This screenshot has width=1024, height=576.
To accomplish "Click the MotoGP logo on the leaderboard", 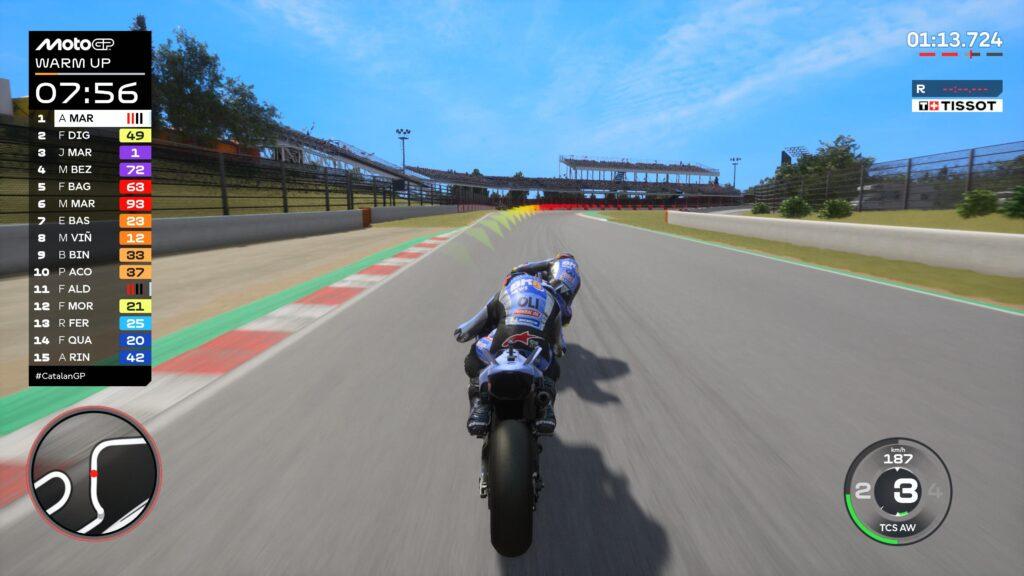I will pos(73,44).
